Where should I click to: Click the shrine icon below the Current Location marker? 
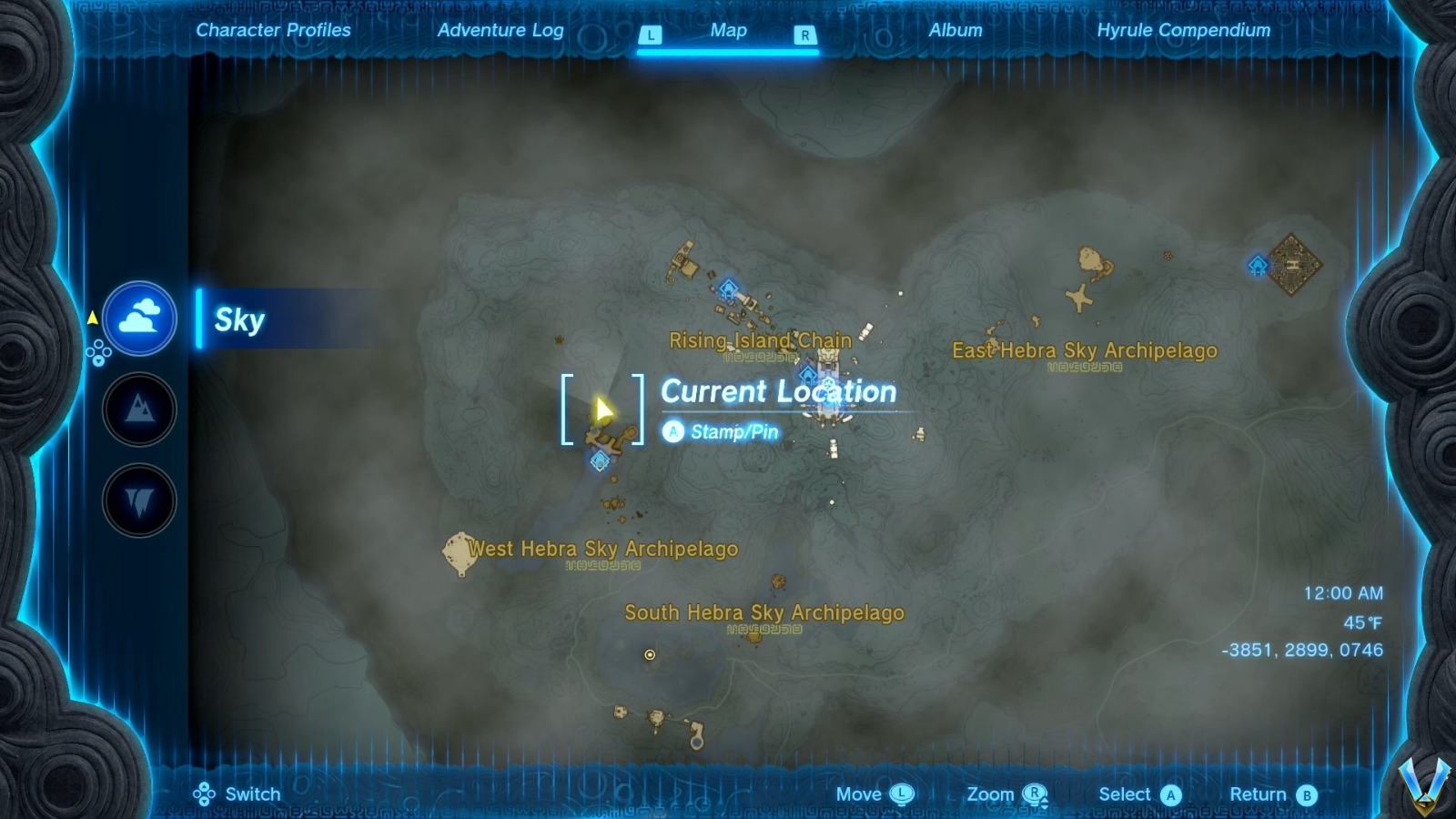pyautogui.click(x=598, y=461)
